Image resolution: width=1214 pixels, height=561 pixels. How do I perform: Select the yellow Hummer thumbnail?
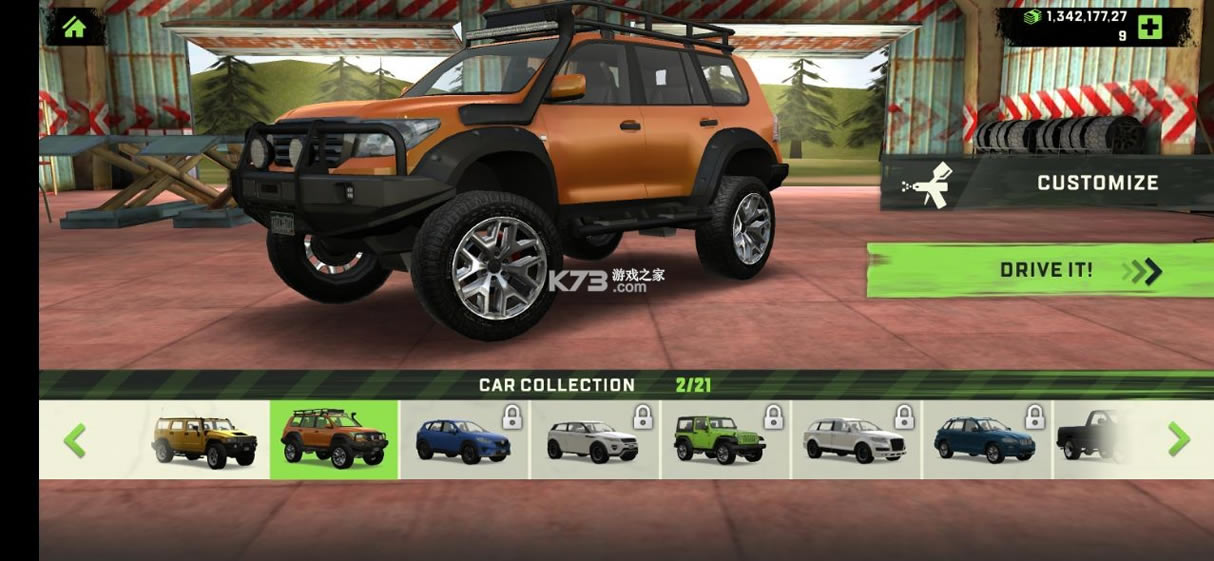205,440
